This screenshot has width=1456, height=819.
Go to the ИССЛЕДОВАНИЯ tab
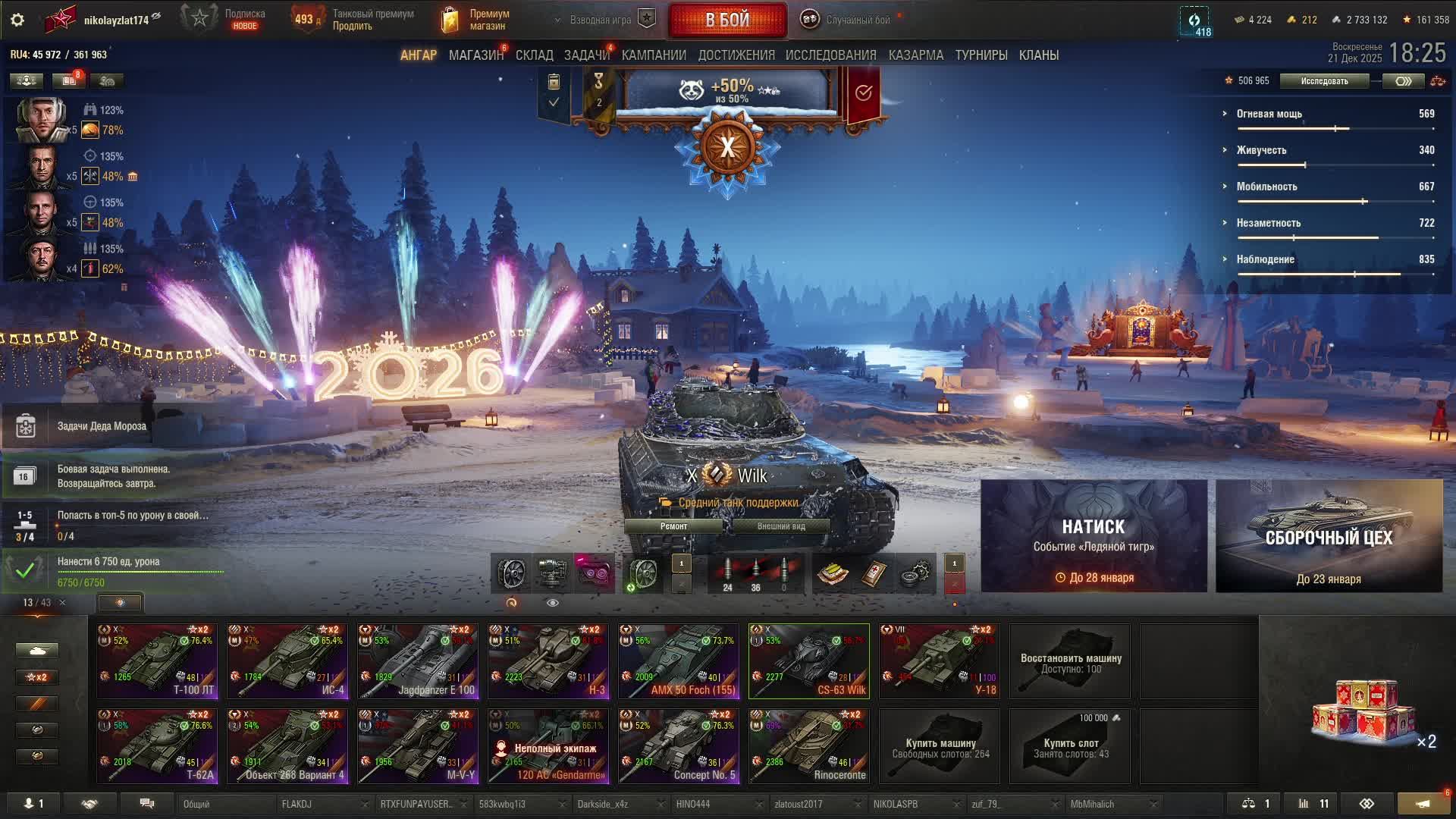[830, 55]
